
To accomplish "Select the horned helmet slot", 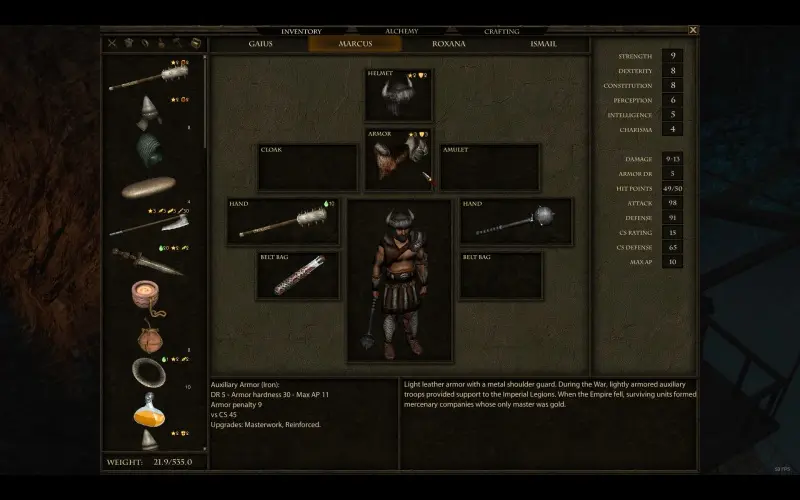I will point(398,96).
